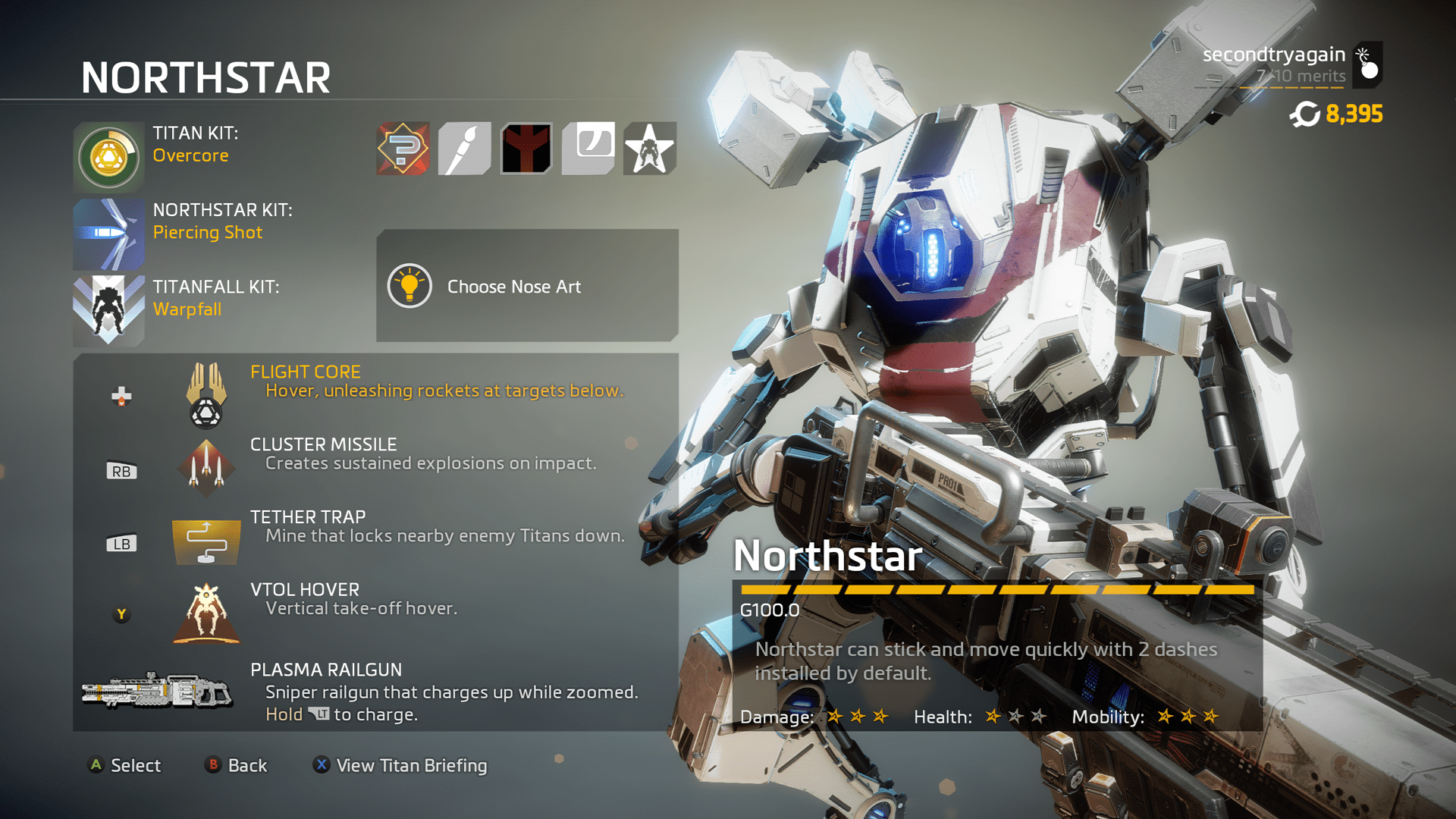This screenshot has height=819, width=1456.
Task: Go Back to the previous menu
Action: 237,765
